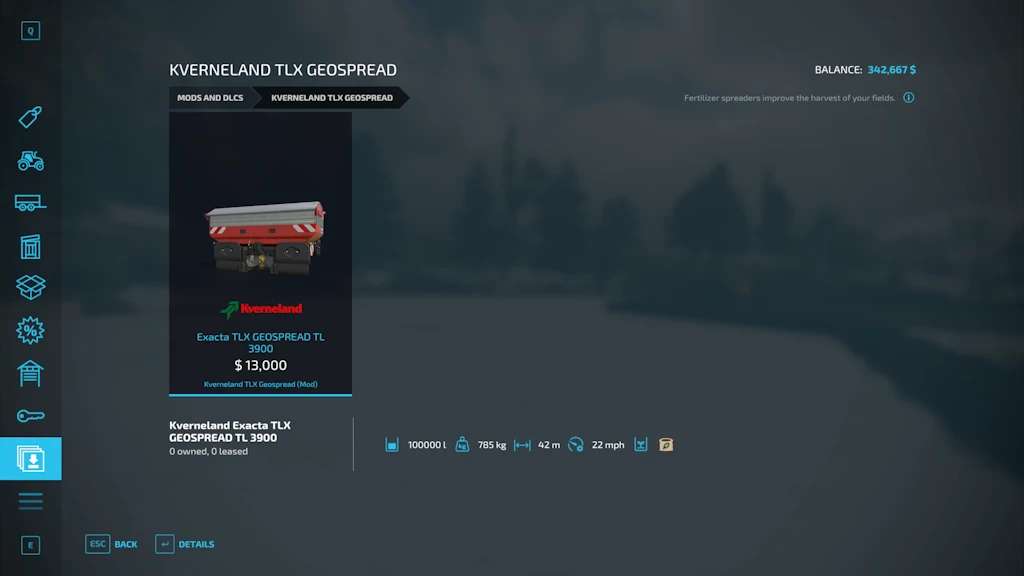The width and height of the screenshot is (1024, 576).
Task: Go back to Mods and DLCs breadcrumb
Action: [210, 98]
